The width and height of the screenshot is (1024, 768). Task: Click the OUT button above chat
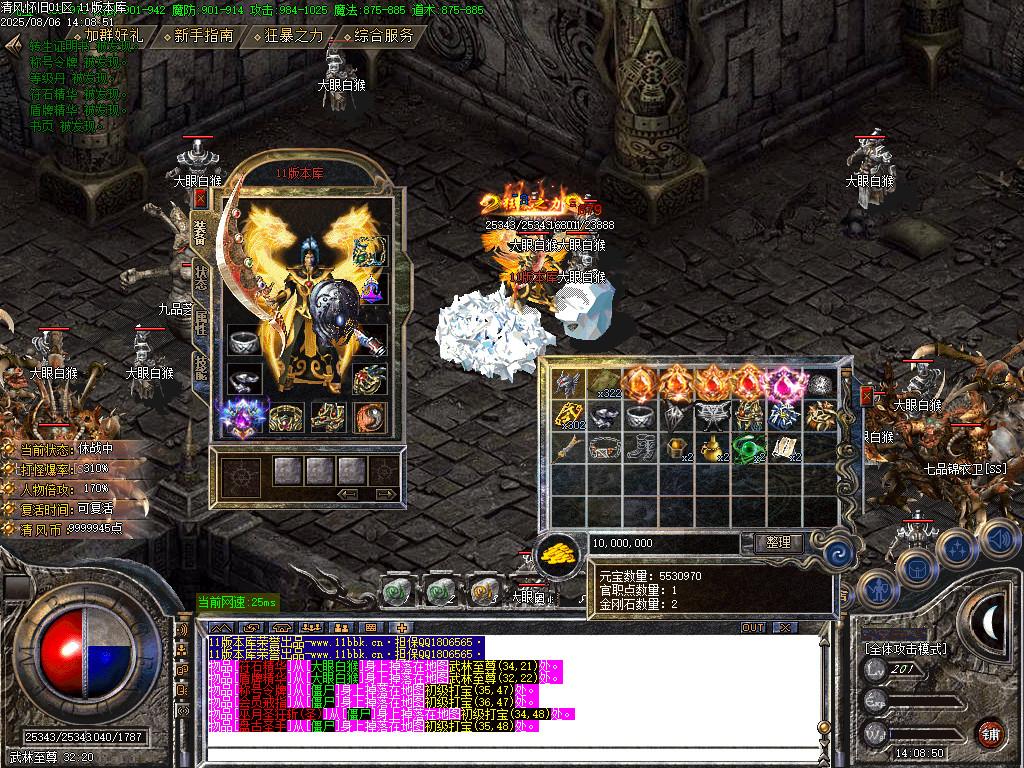pyautogui.click(x=752, y=627)
